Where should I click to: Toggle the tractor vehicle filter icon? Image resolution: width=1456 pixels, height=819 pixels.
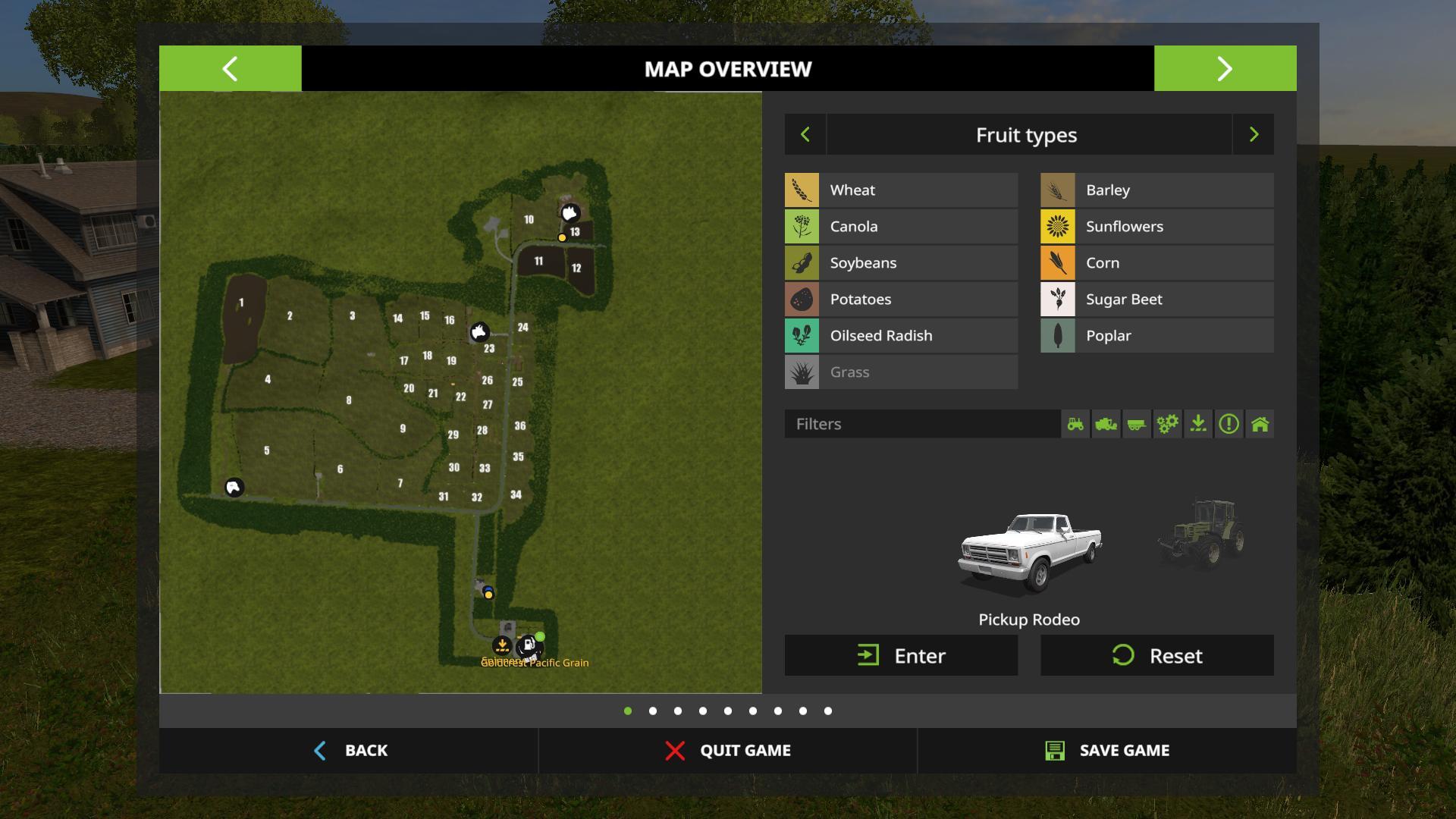(x=1075, y=424)
